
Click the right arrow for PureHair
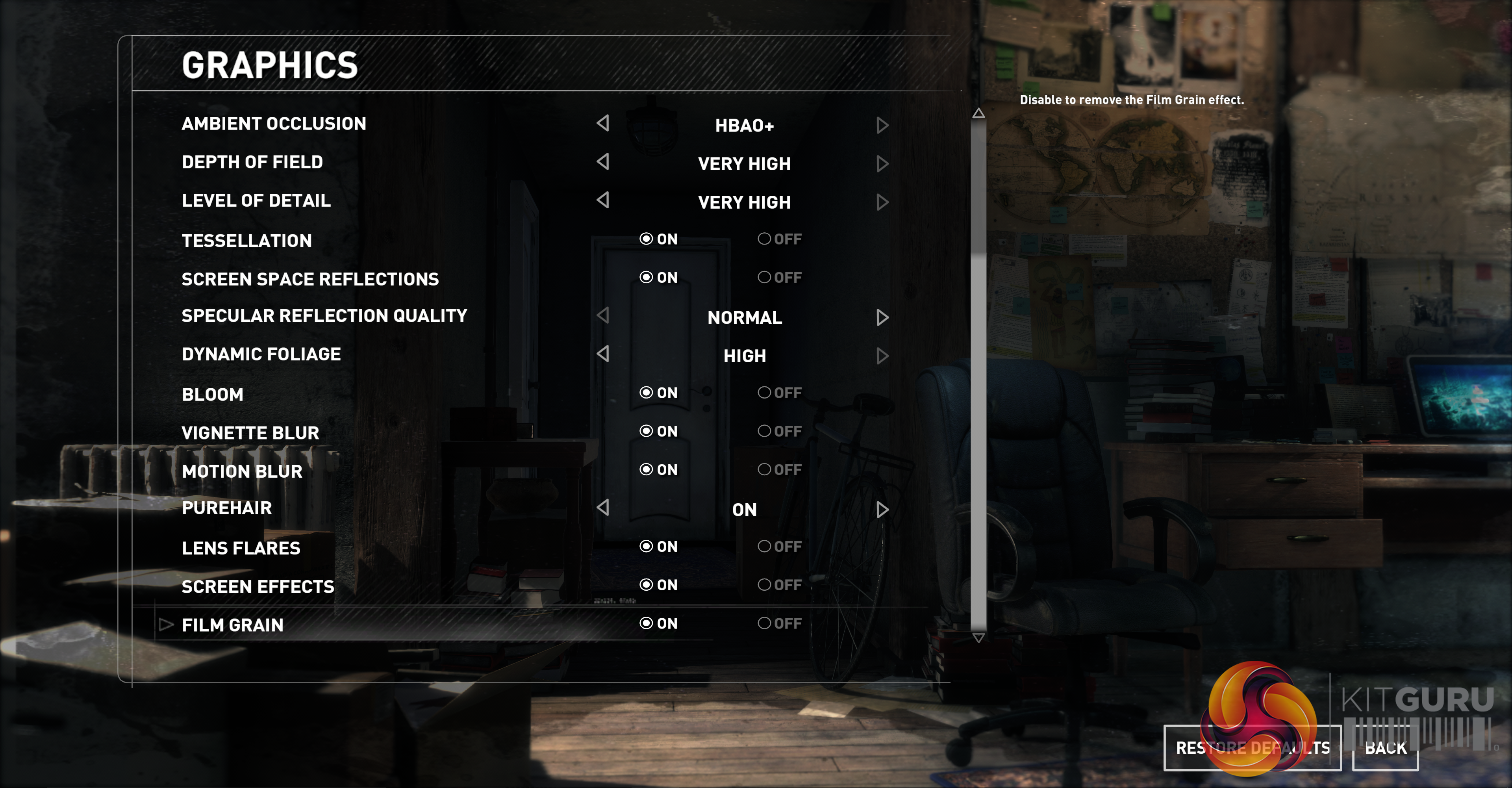(882, 509)
